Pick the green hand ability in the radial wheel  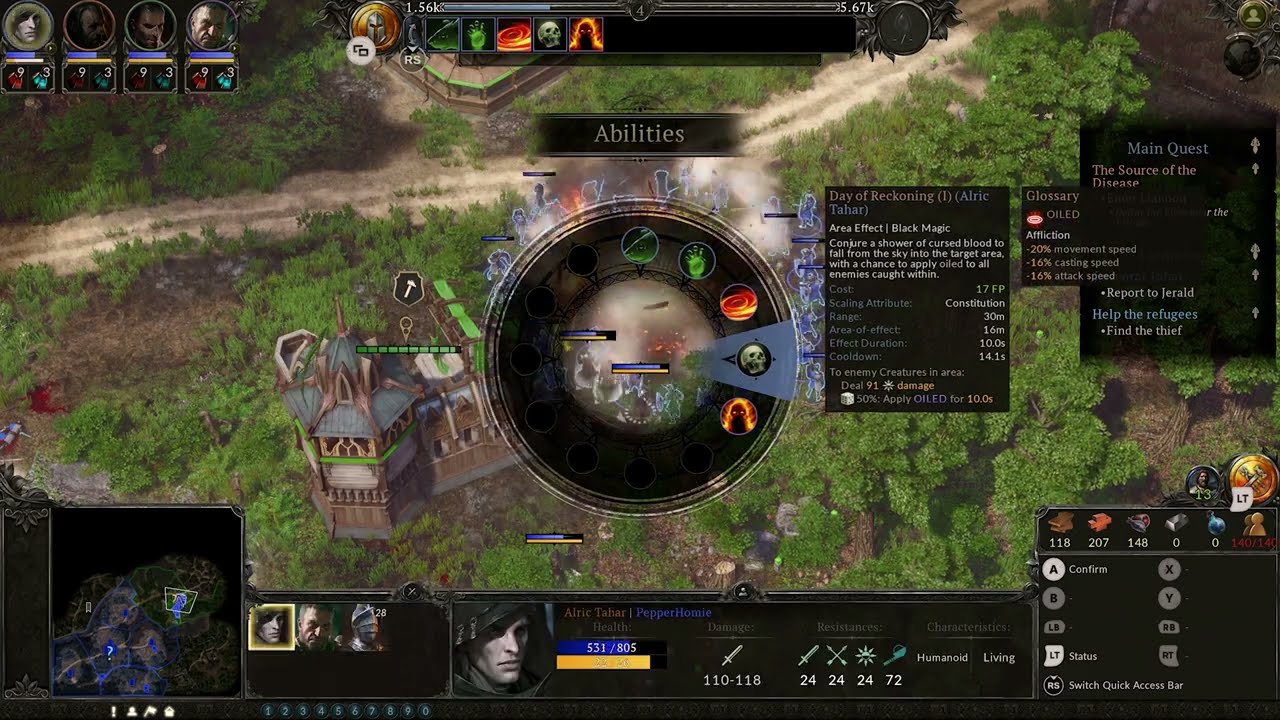[697, 262]
